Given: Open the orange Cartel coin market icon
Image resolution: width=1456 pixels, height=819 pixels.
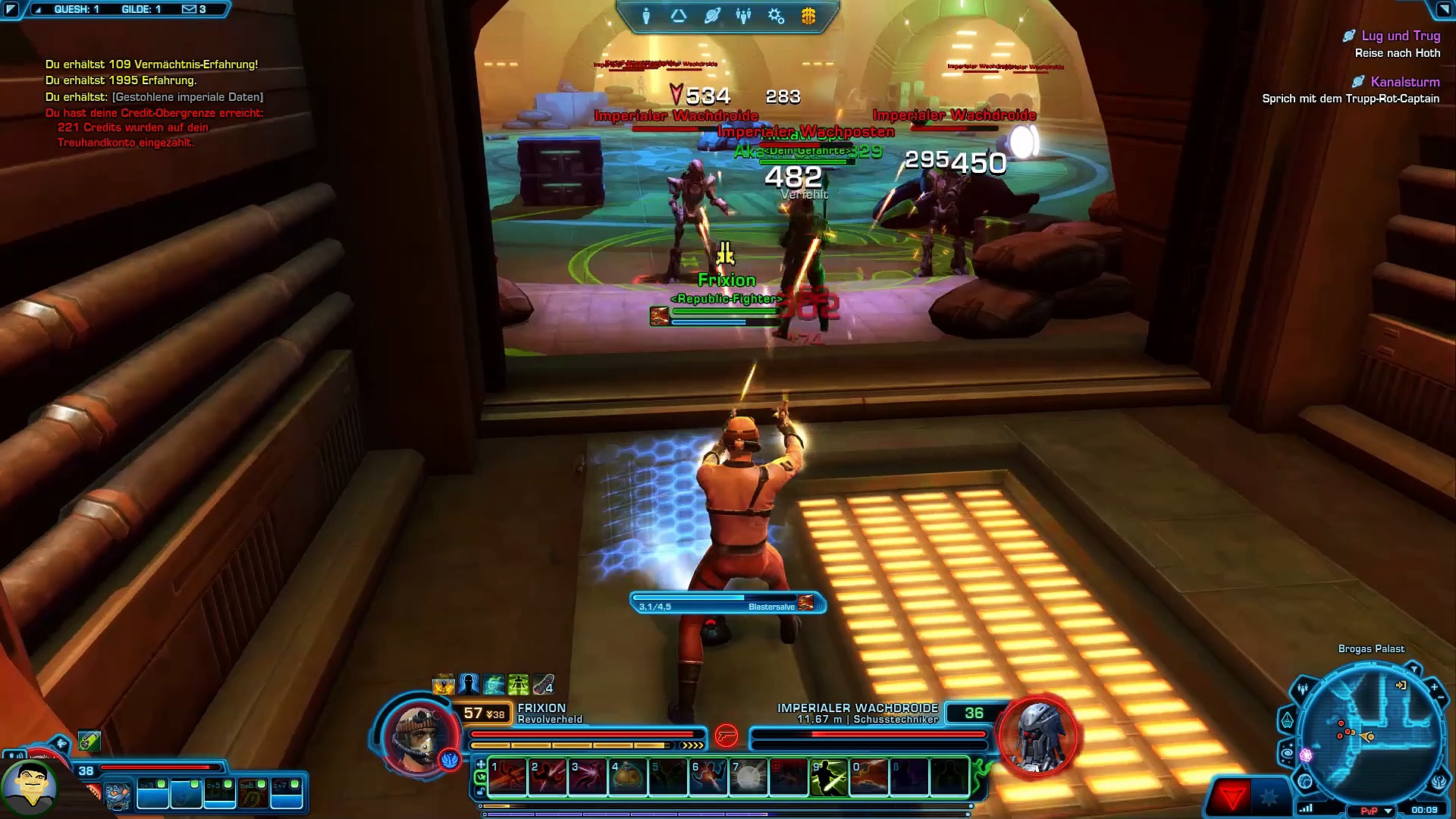Looking at the screenshot, I should (x=808, y=16).
